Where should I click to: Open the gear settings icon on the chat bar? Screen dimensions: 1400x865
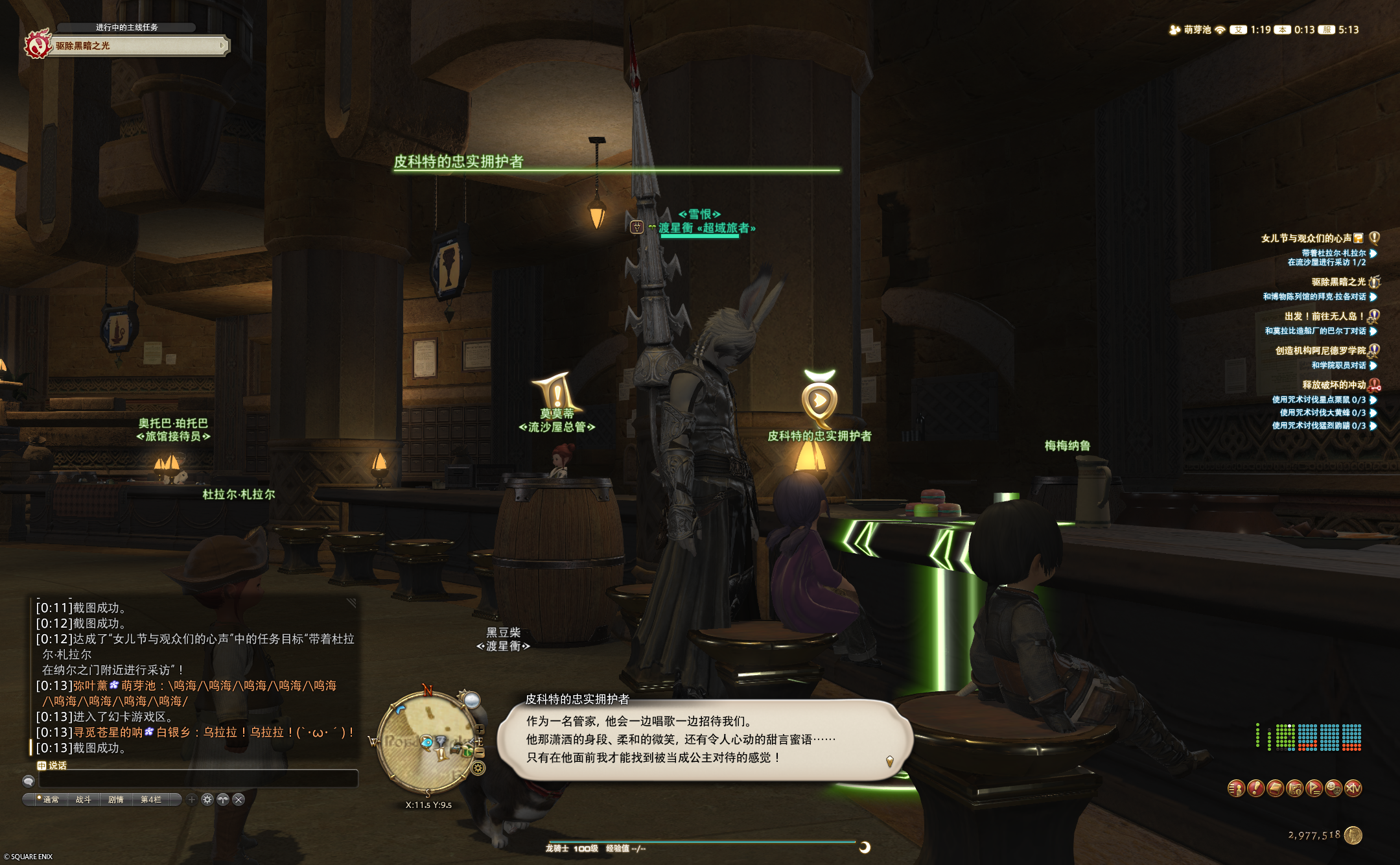pyautogui.click(x=207, y=800)
